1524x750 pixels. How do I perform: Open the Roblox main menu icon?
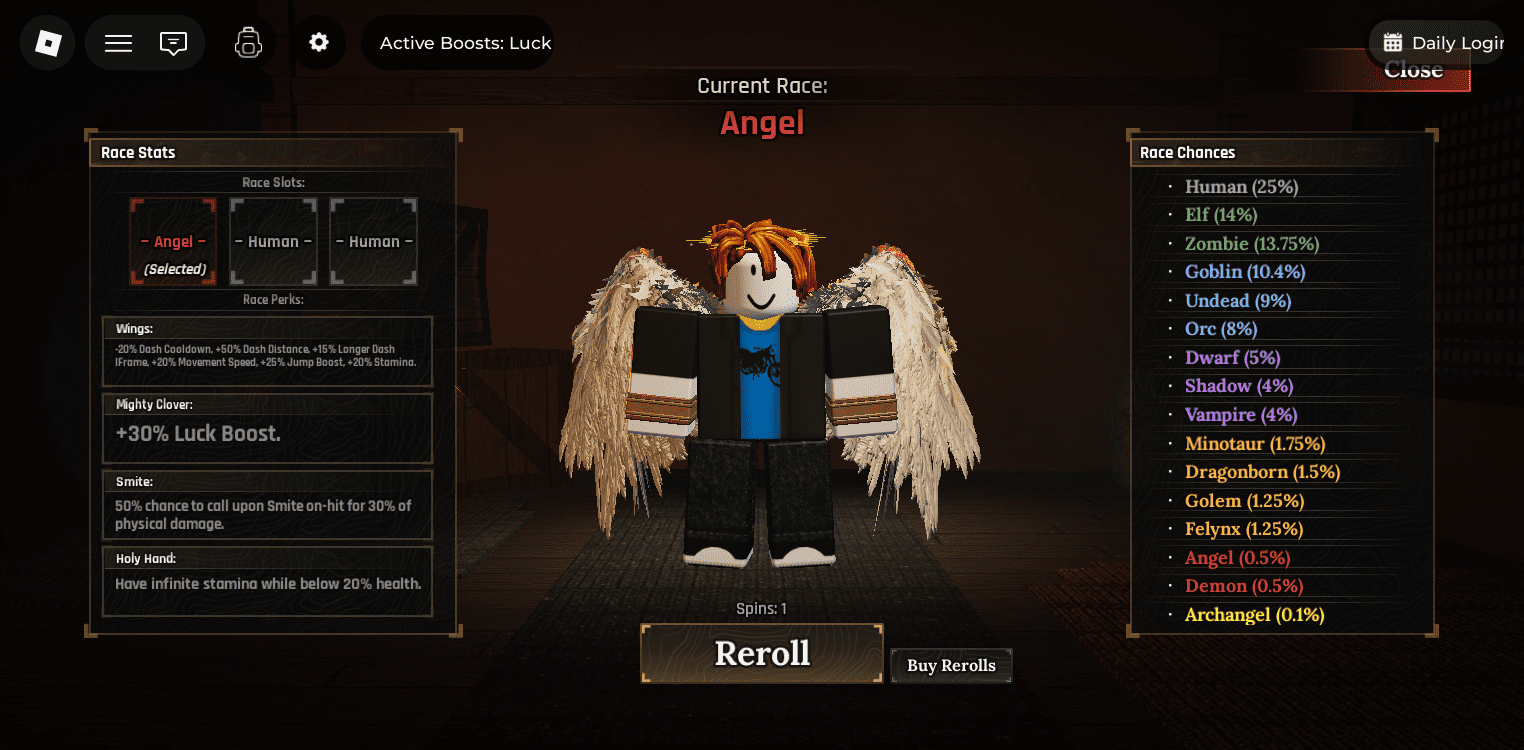click(x=47, y=42)
